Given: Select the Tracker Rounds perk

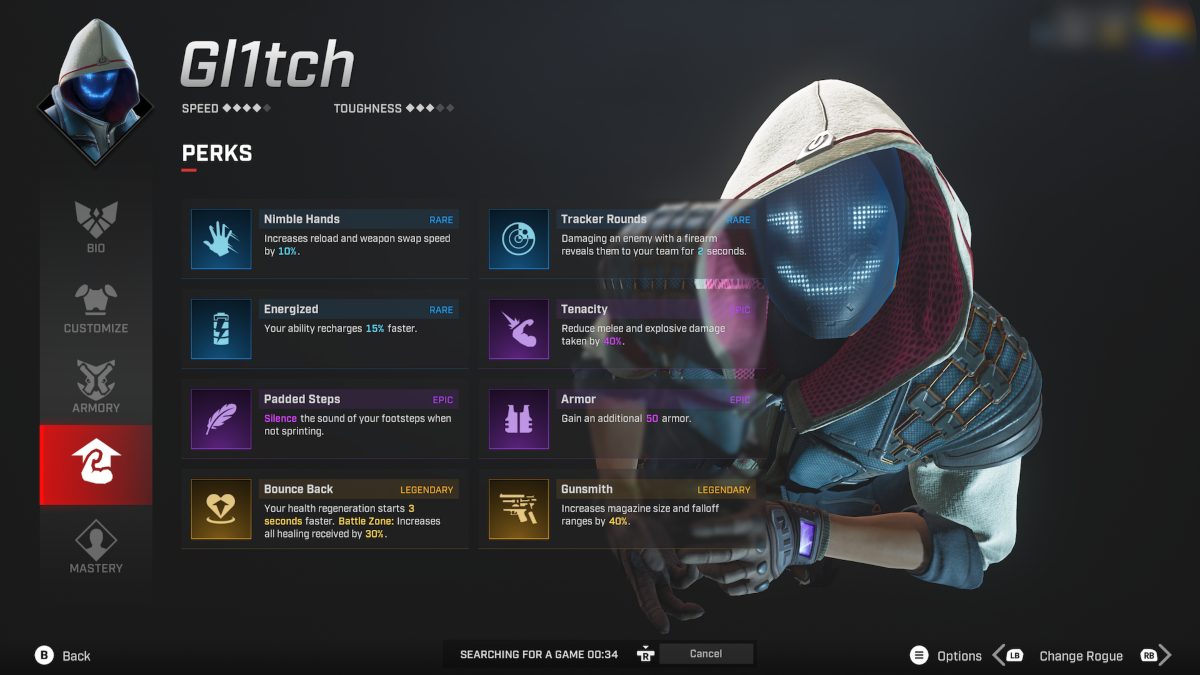Looking at the screenshot, I should click(x=622, y=239).
